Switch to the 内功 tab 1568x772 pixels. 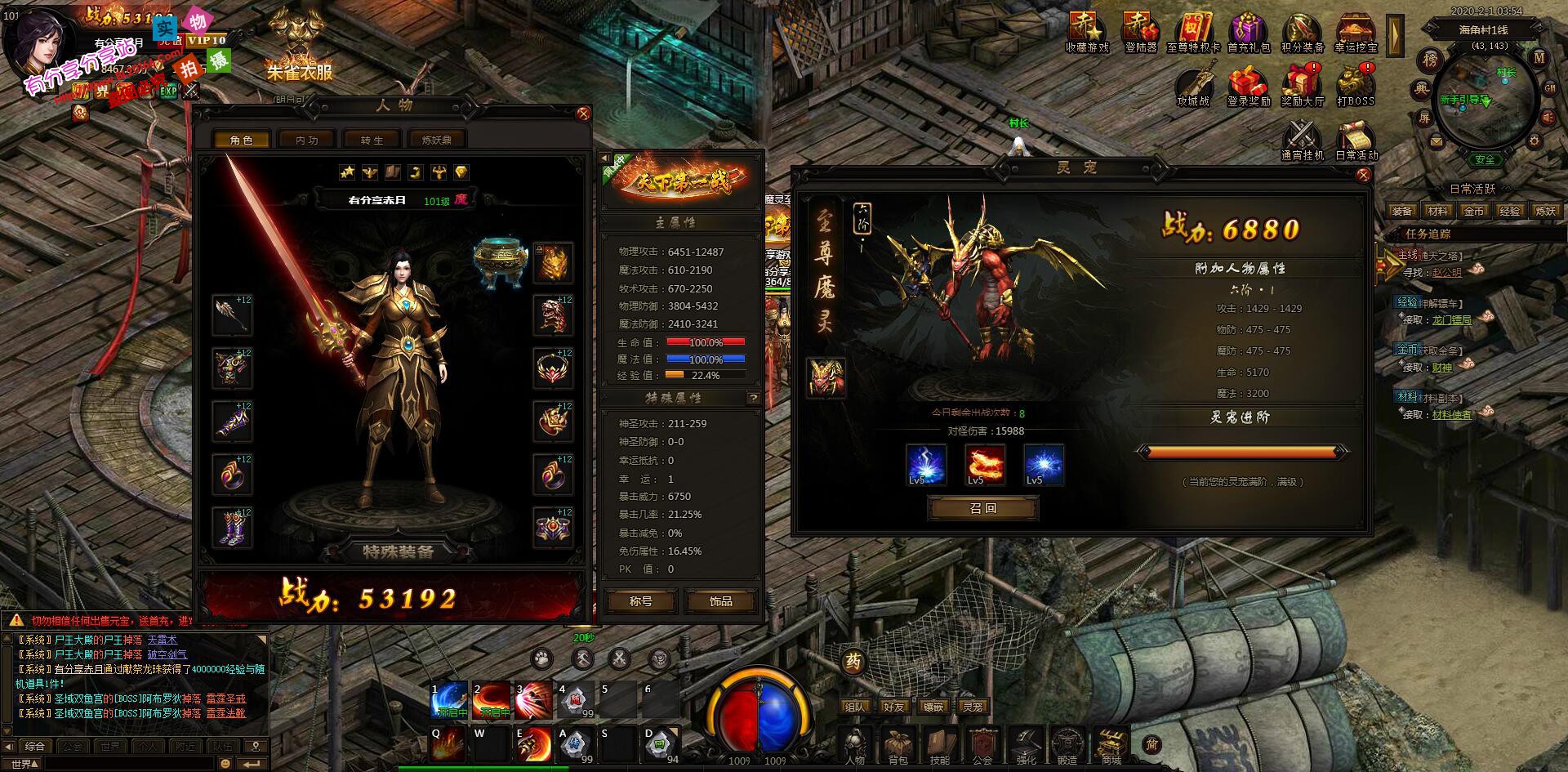pos(306,140)
